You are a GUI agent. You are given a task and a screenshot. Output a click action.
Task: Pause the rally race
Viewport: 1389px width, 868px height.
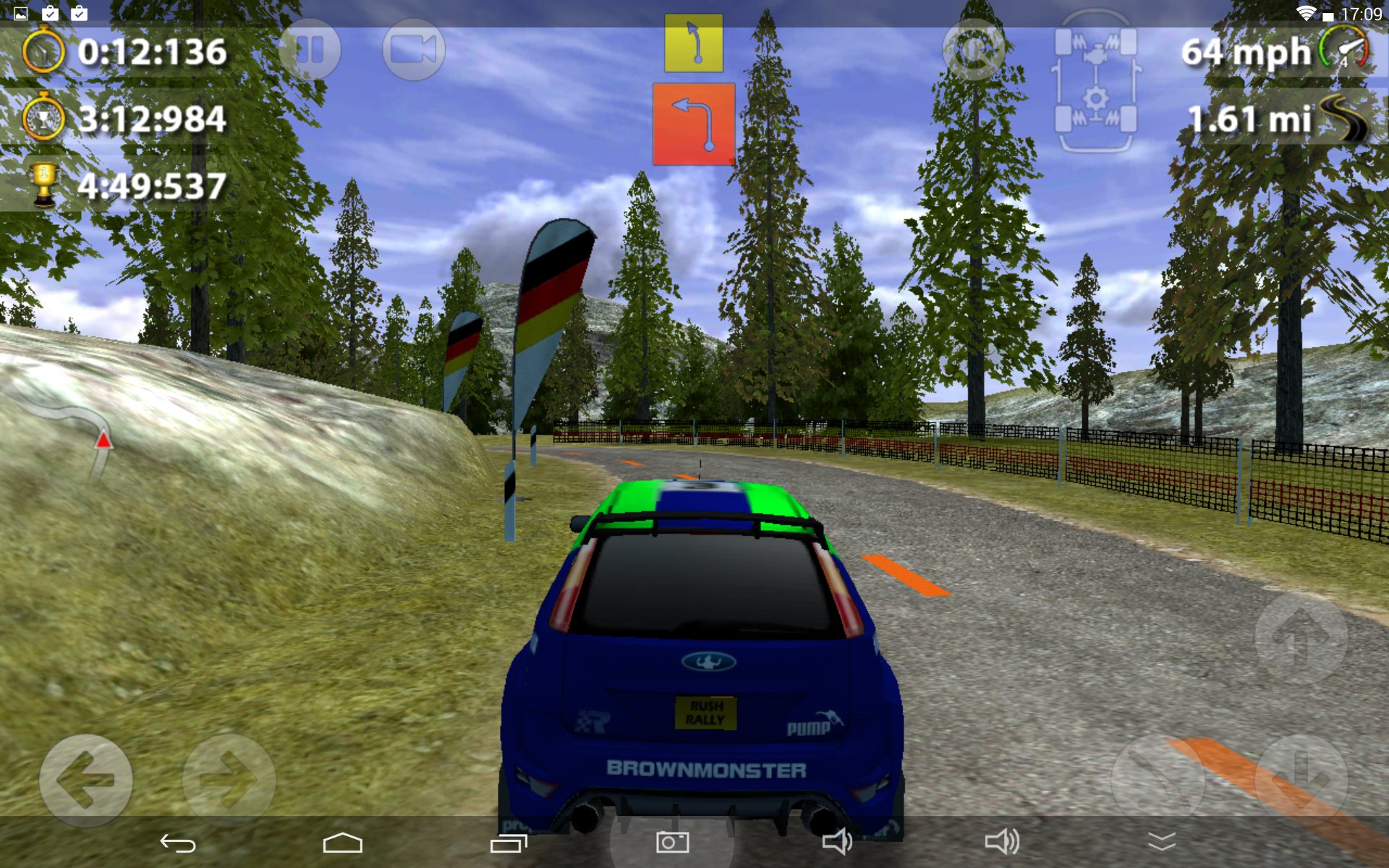310,50
